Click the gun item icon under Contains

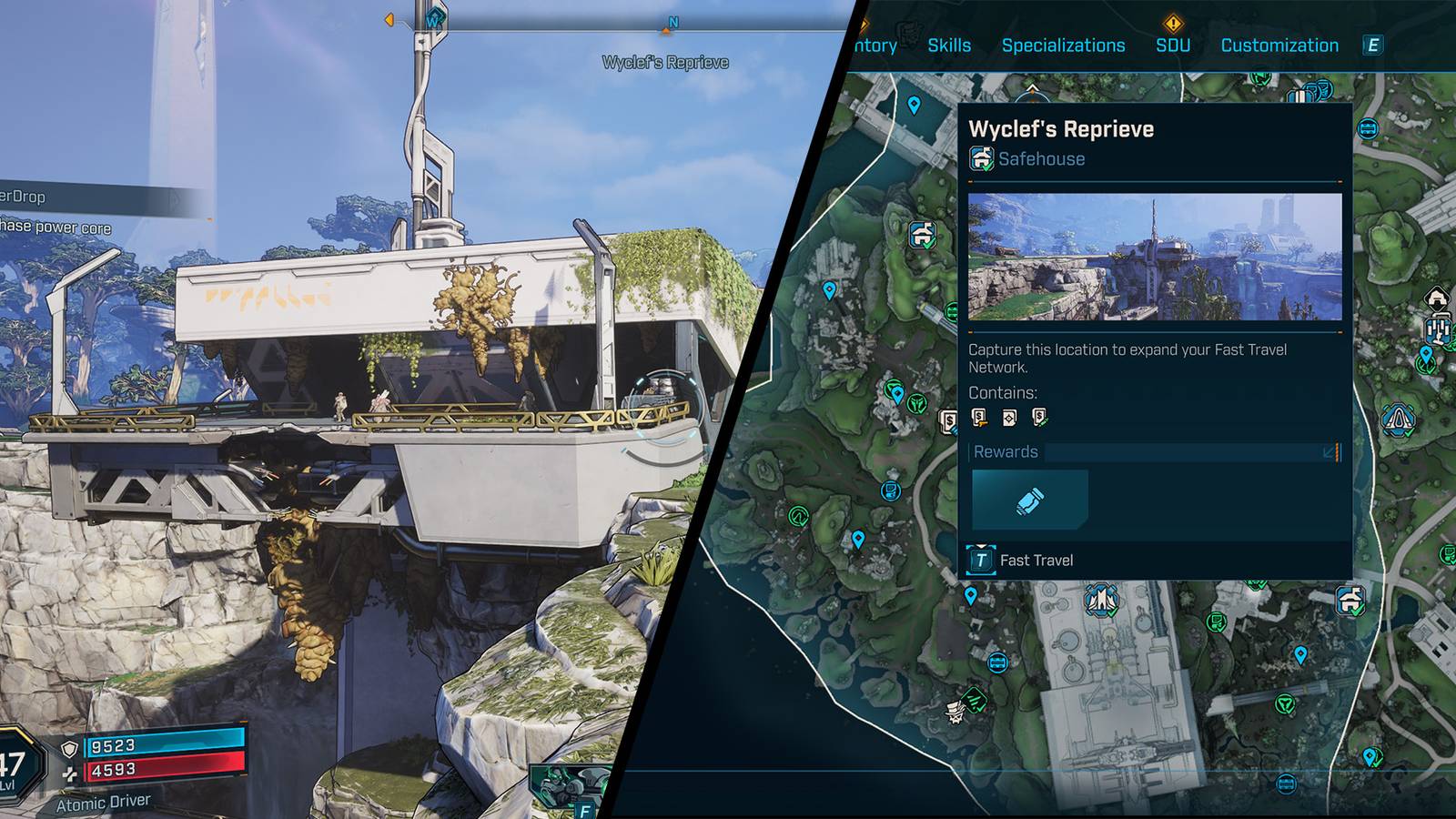coord(978,417)
